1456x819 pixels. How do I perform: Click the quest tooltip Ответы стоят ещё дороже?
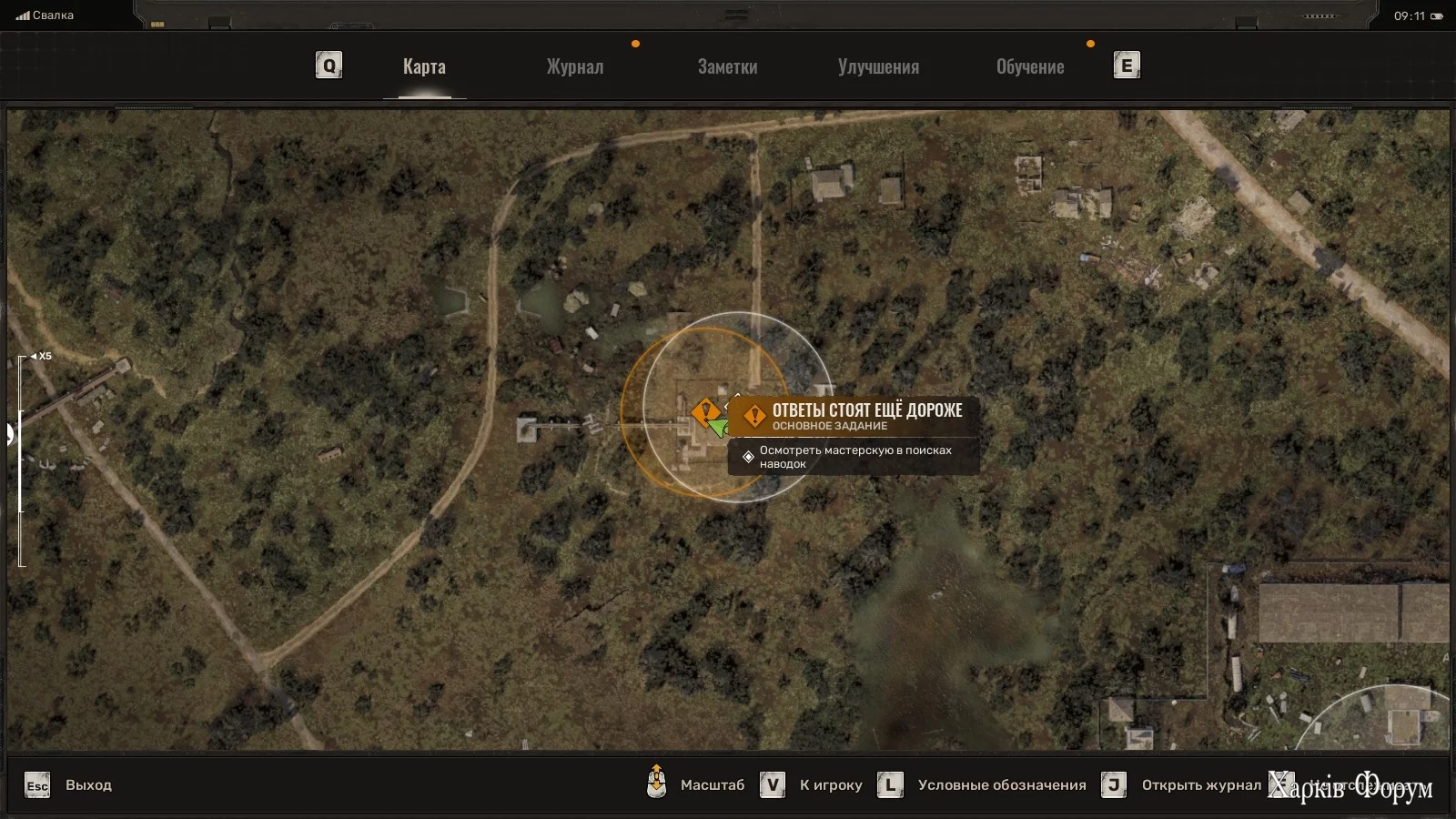coord(866,410)
